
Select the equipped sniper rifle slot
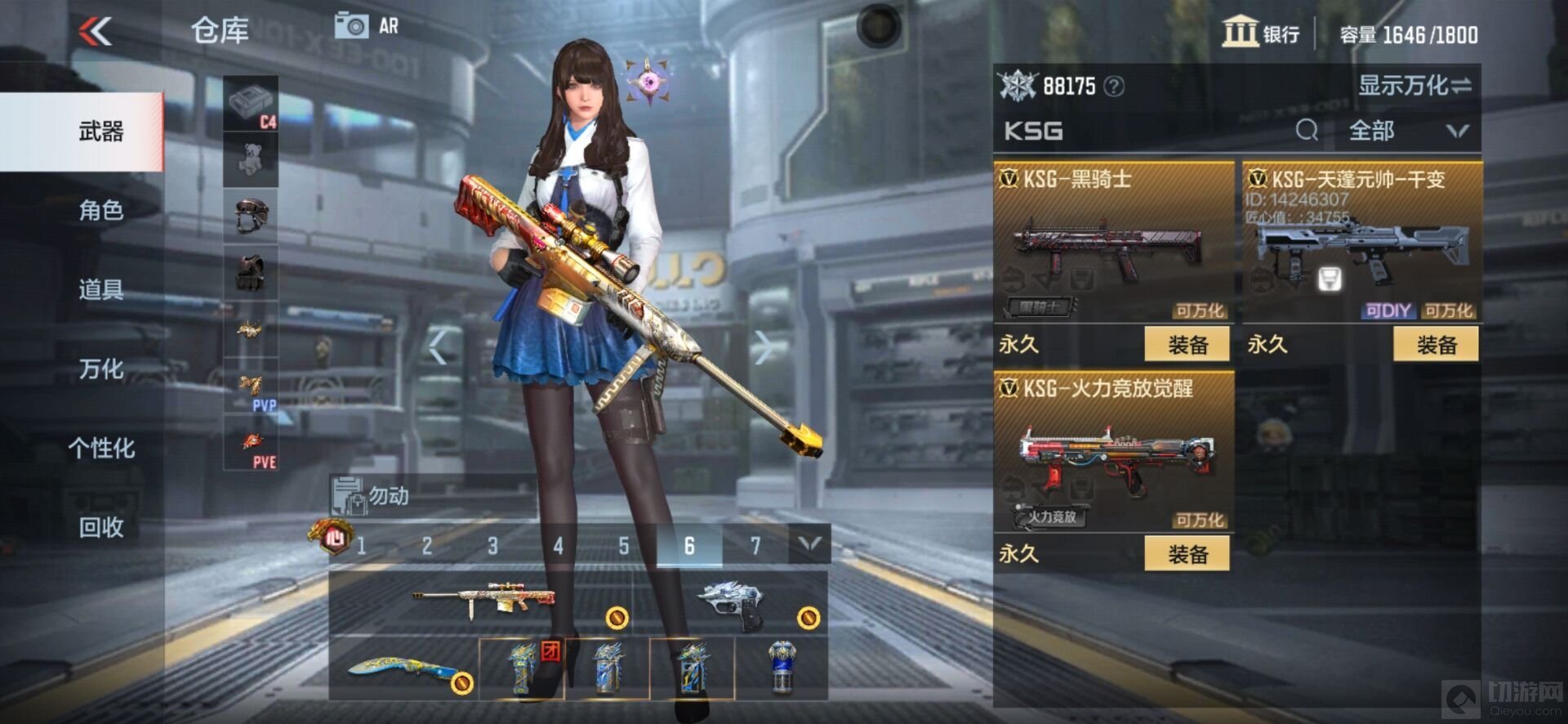[482, 603]
